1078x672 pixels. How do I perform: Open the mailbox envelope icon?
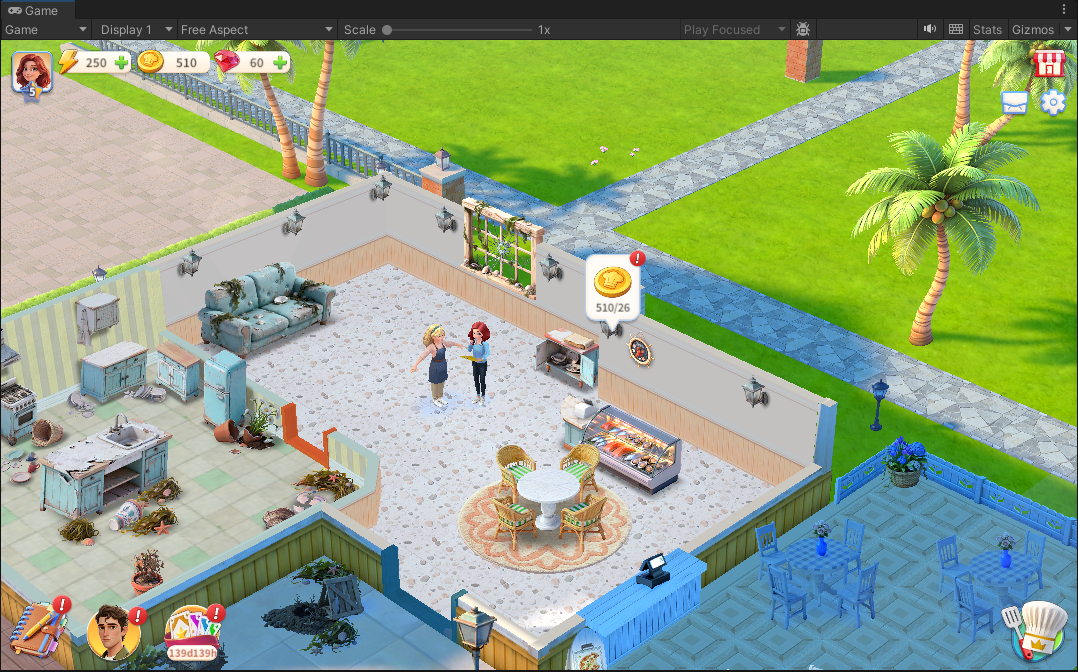tap(1014, 102)
